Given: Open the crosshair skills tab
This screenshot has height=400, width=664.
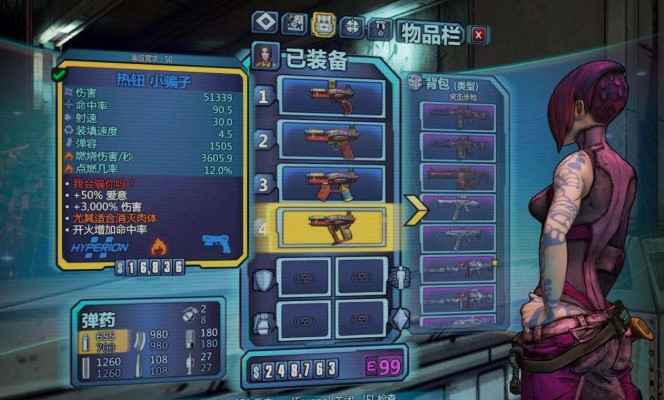Looking at the screenshot, I should coord(352,25).
